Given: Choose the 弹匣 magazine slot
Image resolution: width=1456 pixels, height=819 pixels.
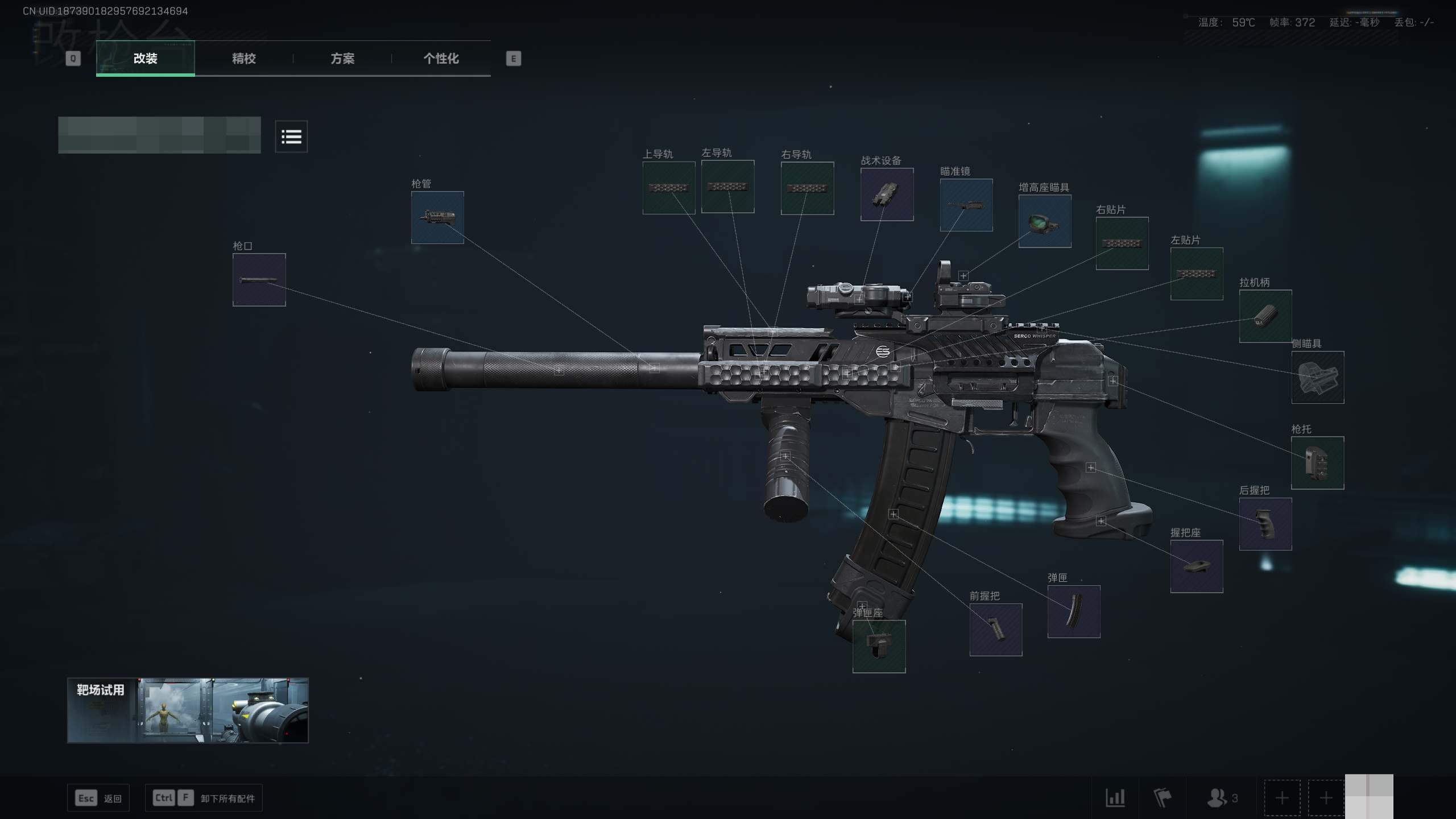Looking at the screenshot, I should pyautogui.click(x=1073, y=611).
